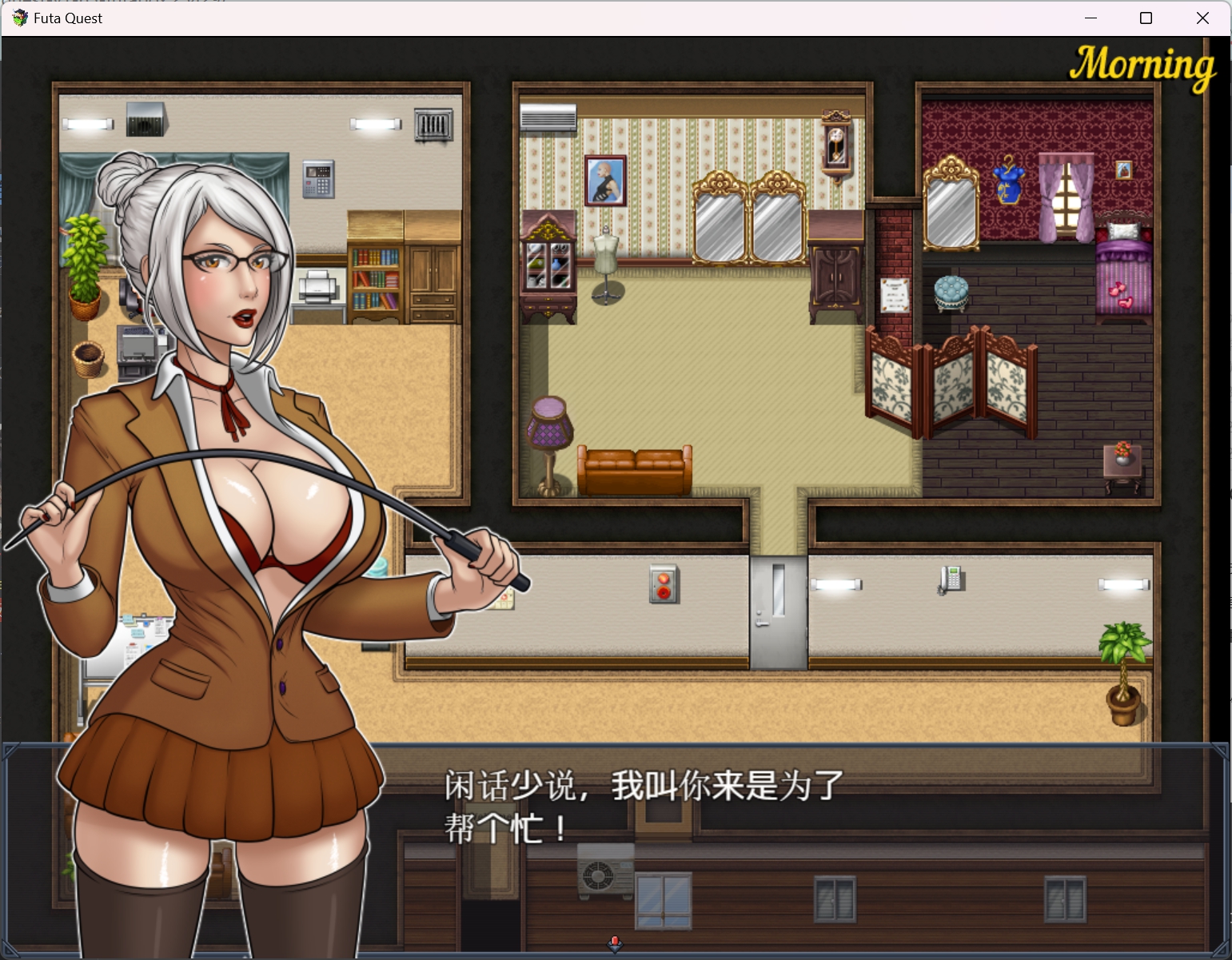Image resolution: width=1232 pixels, height=960 pixels.
Task: Click the wall-mounted telephone
Action: pos(951,578)
